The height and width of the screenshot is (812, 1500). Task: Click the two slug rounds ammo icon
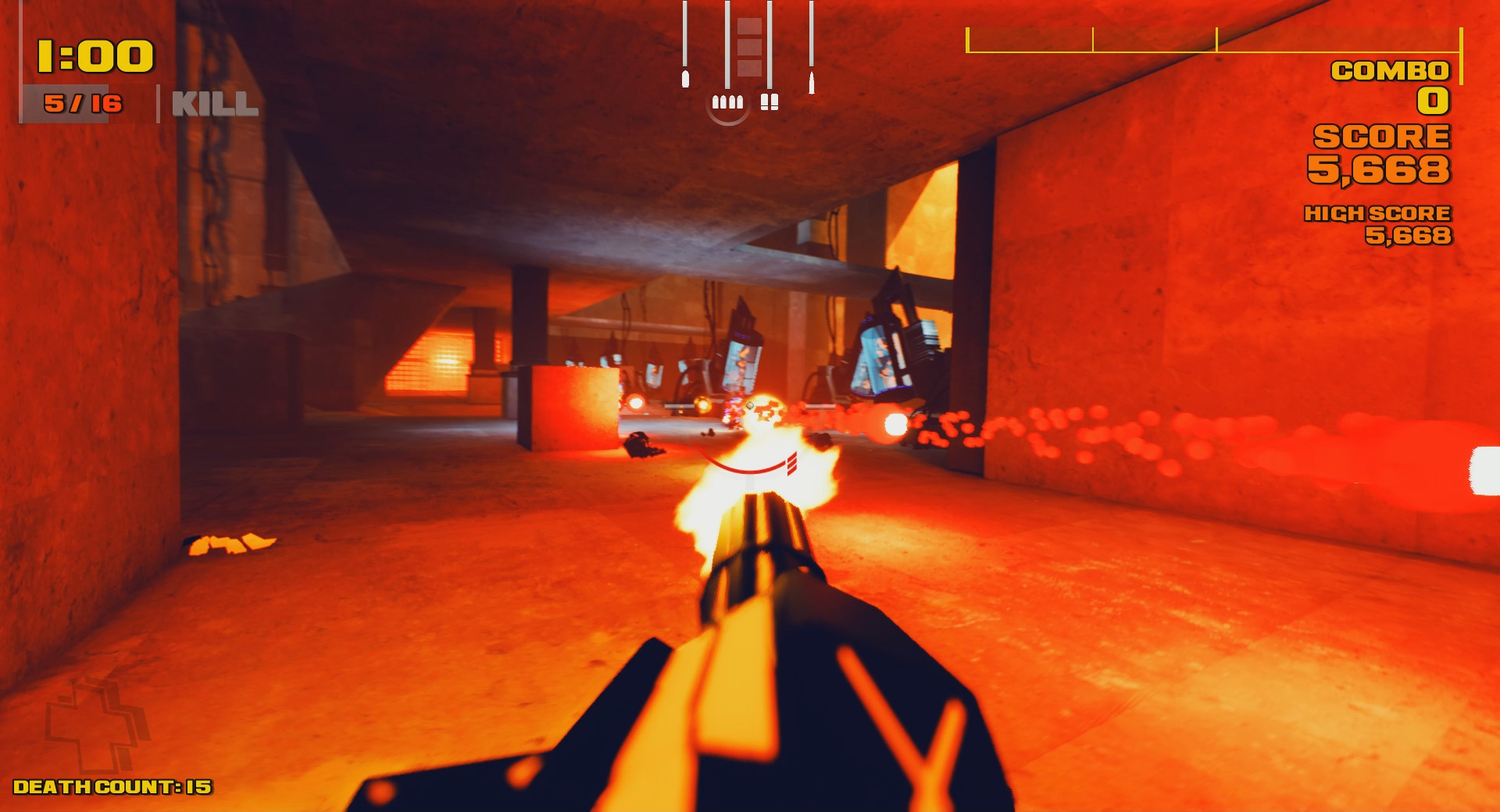click(770, 101)
